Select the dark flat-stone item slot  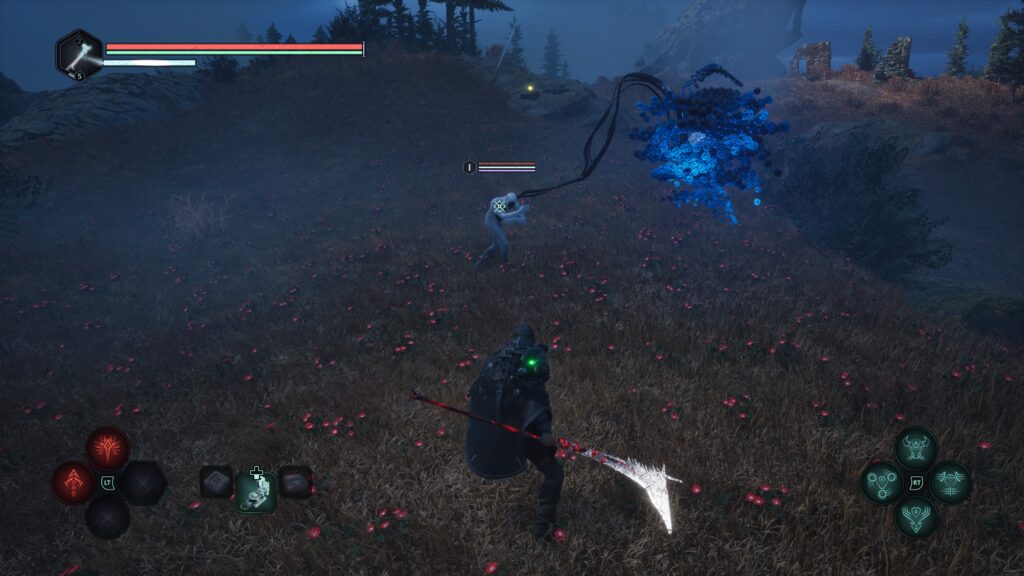tap(295, 482)
